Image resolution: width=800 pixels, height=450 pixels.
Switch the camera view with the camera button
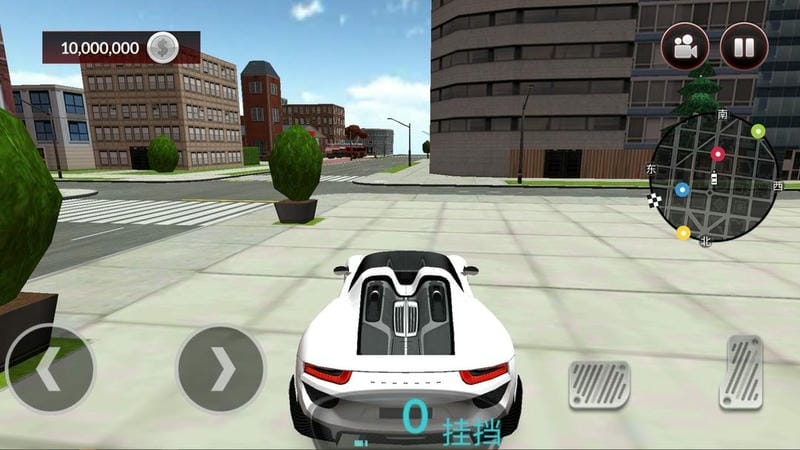pos(685,46)
